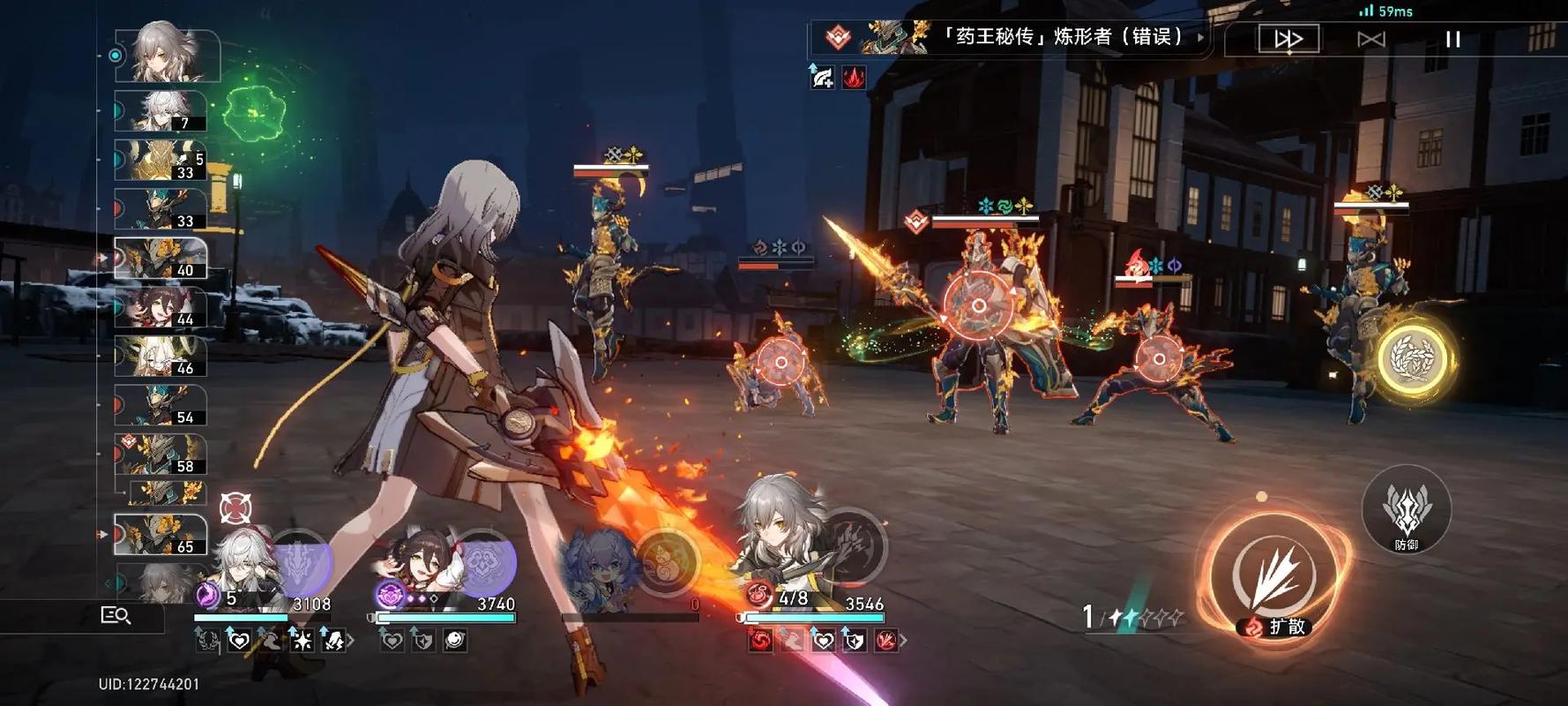Click the cyan HP bar showing 3740

pyautogui.click(x=445, y=618)
